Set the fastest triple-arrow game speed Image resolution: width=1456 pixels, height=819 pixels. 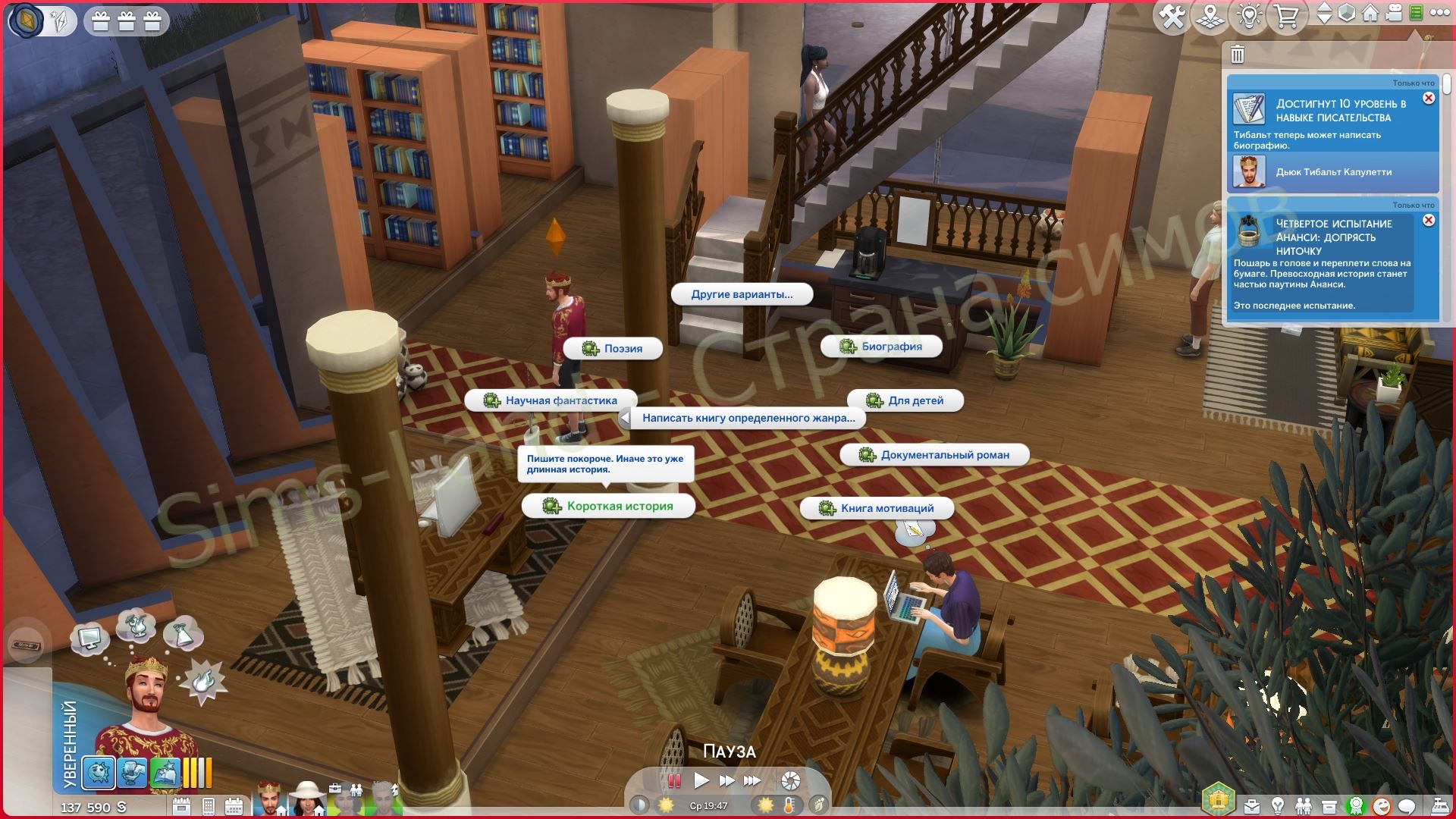[752, 780]
